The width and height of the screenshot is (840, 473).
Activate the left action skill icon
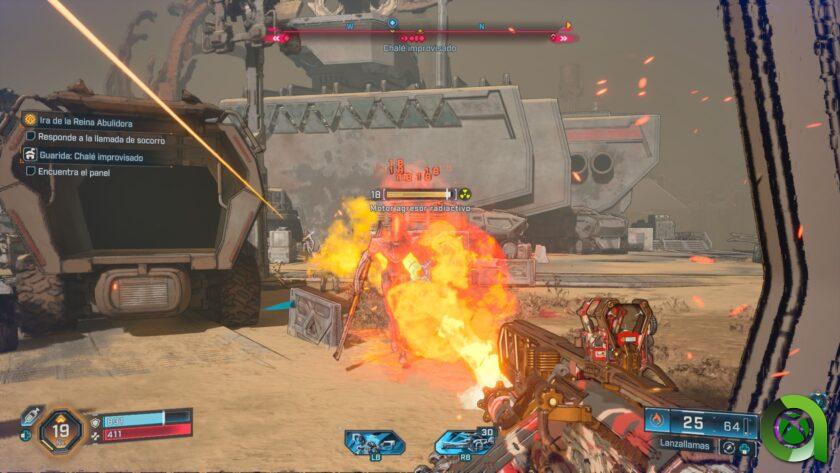pyautogui.click(x=375, y=442)
